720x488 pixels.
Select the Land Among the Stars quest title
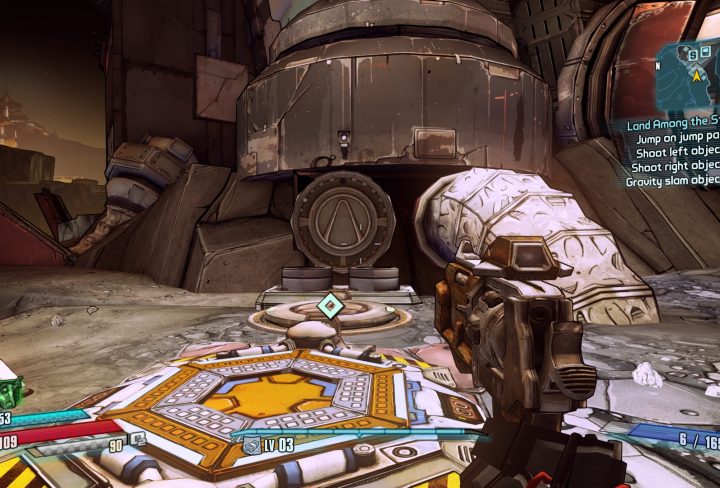673,126
